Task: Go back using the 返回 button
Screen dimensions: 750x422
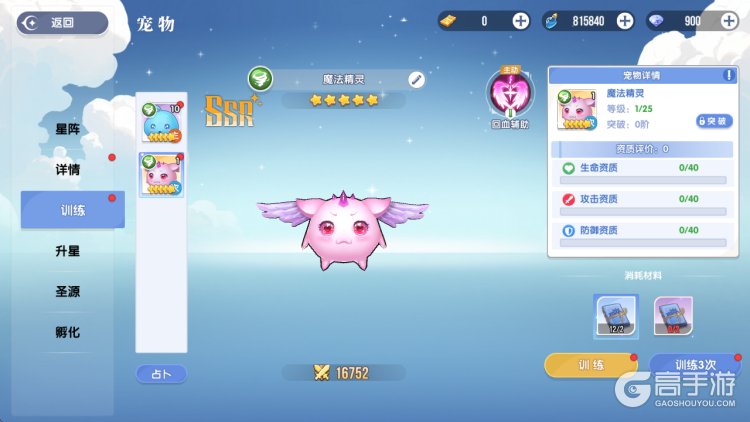Action: point(62,22)
